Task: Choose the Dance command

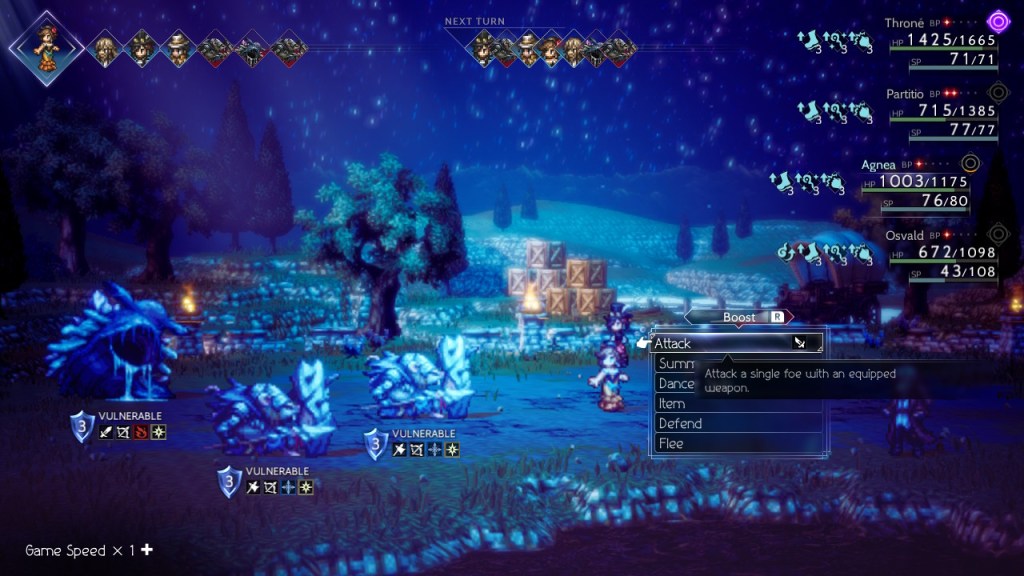Action: (x=676, y=384)
